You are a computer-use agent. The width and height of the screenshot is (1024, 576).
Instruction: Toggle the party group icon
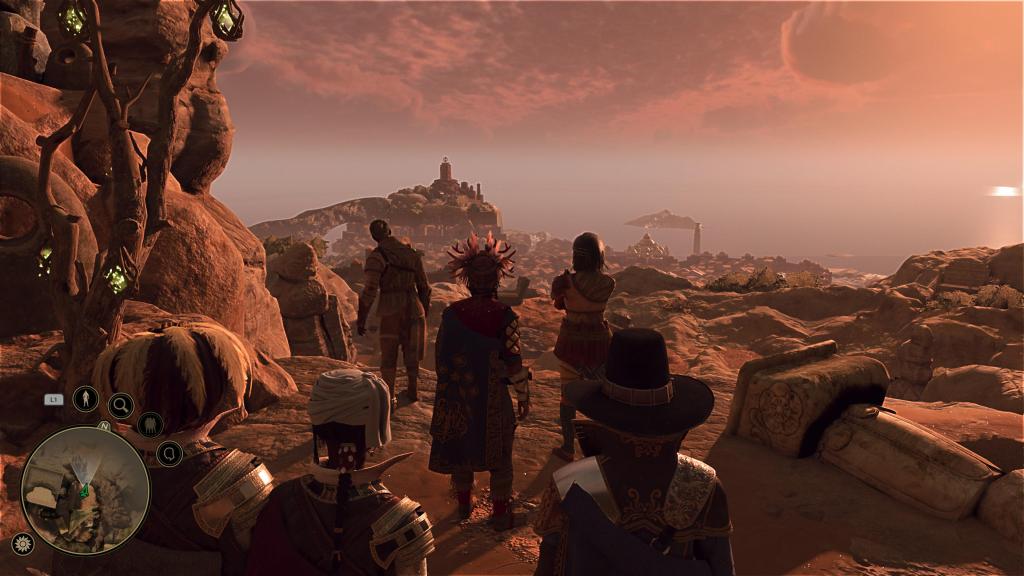point(150,425)
